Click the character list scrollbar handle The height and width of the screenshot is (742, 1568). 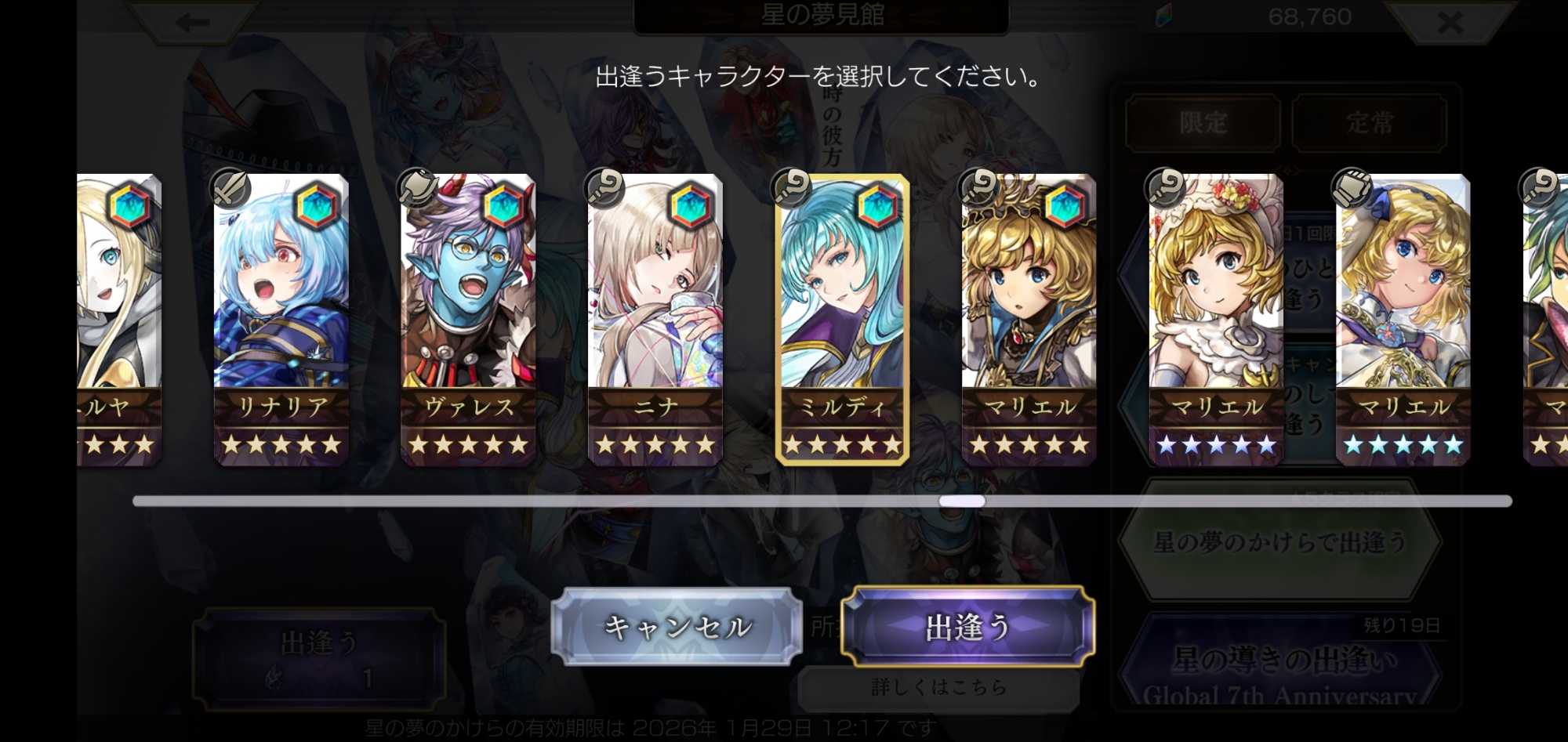[962, 501]
